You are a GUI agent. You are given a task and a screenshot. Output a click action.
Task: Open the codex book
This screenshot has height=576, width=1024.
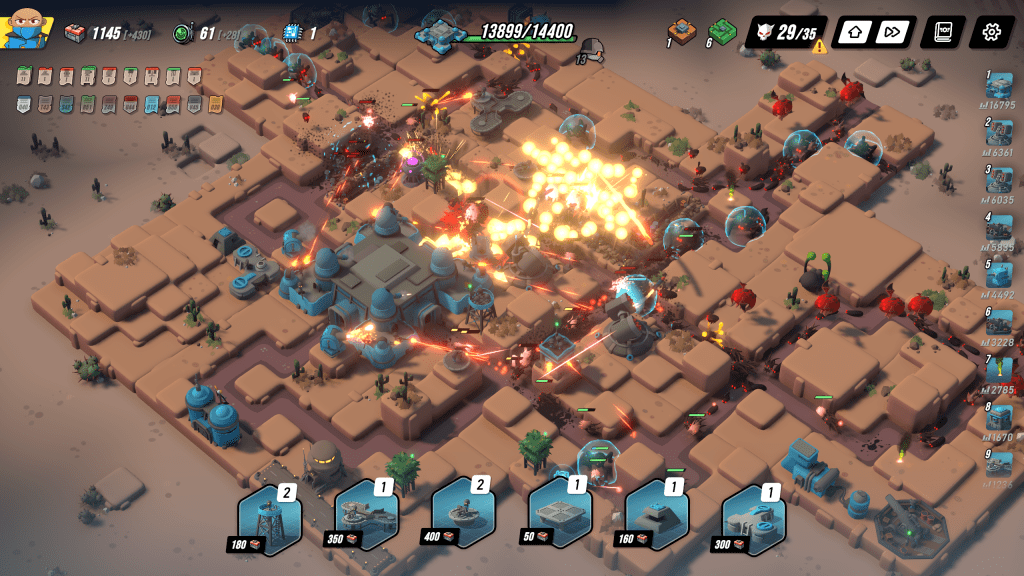(943, 32)
